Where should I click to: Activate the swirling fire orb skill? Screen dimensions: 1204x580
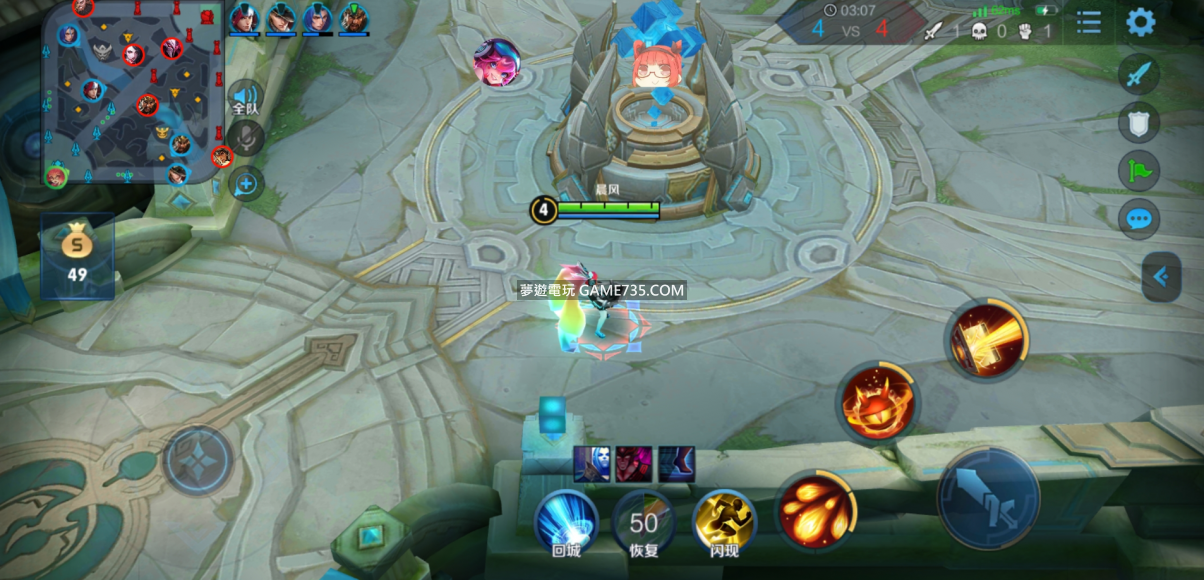(x=876, y=401)
